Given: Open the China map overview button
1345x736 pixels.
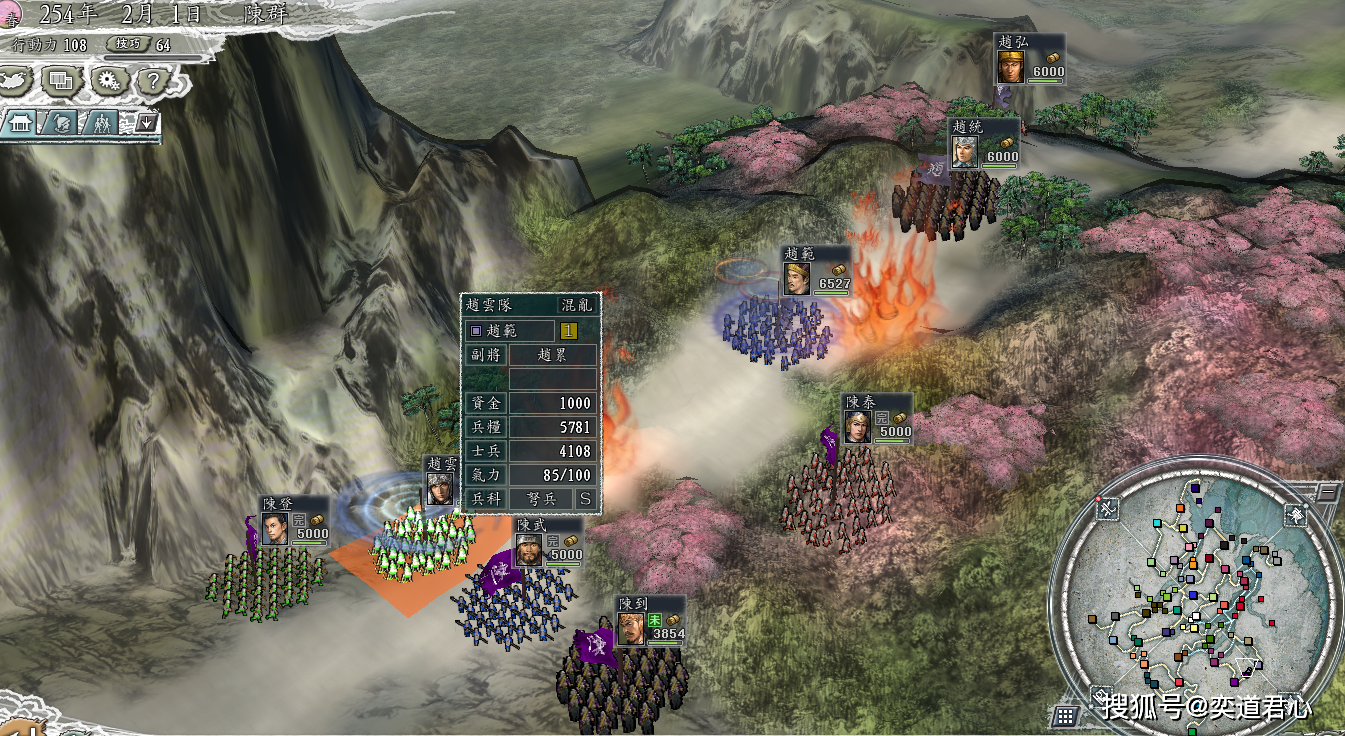Looking at the screenshot, I should pyautogui.click(x=16, y=79).
